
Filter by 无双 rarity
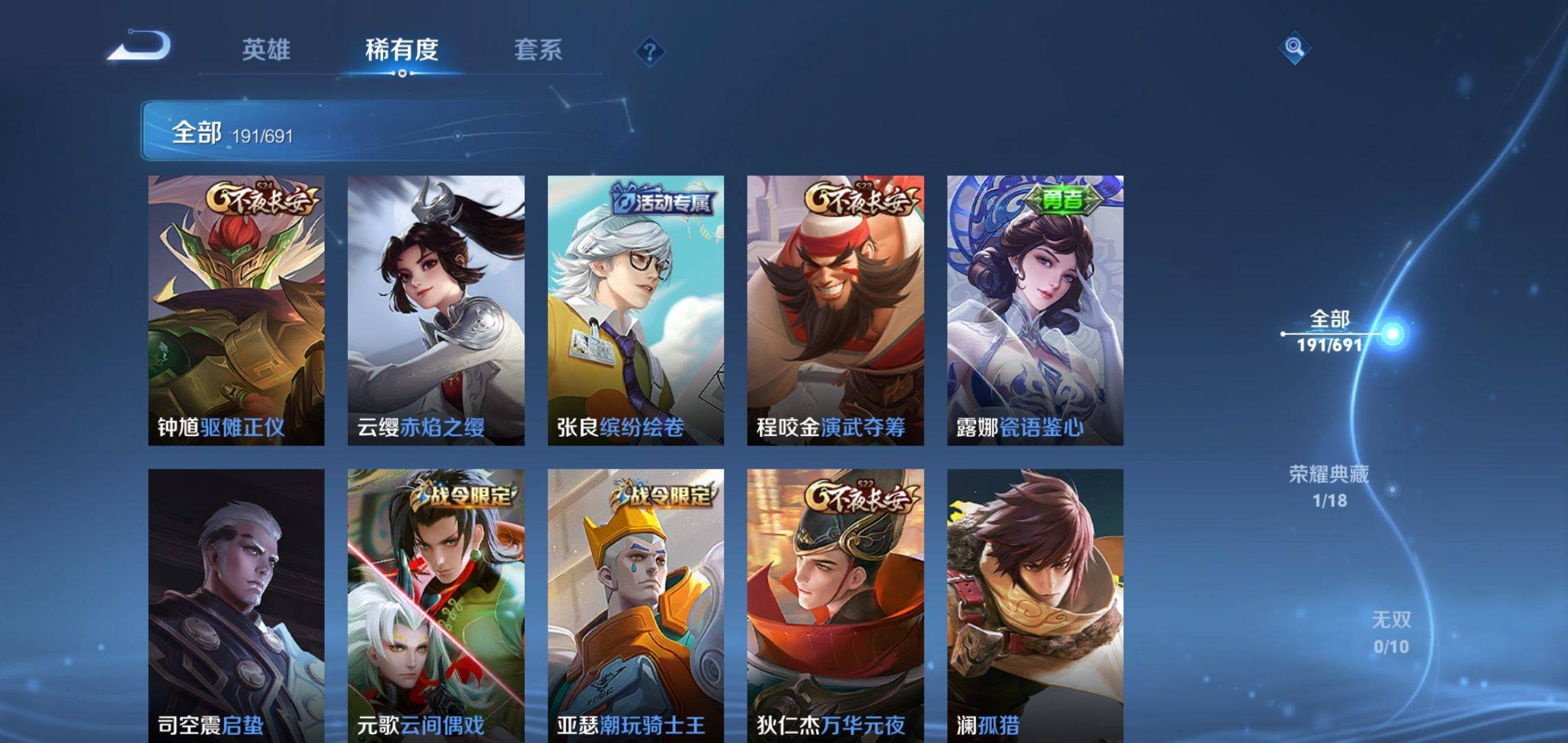point(1391,632)
